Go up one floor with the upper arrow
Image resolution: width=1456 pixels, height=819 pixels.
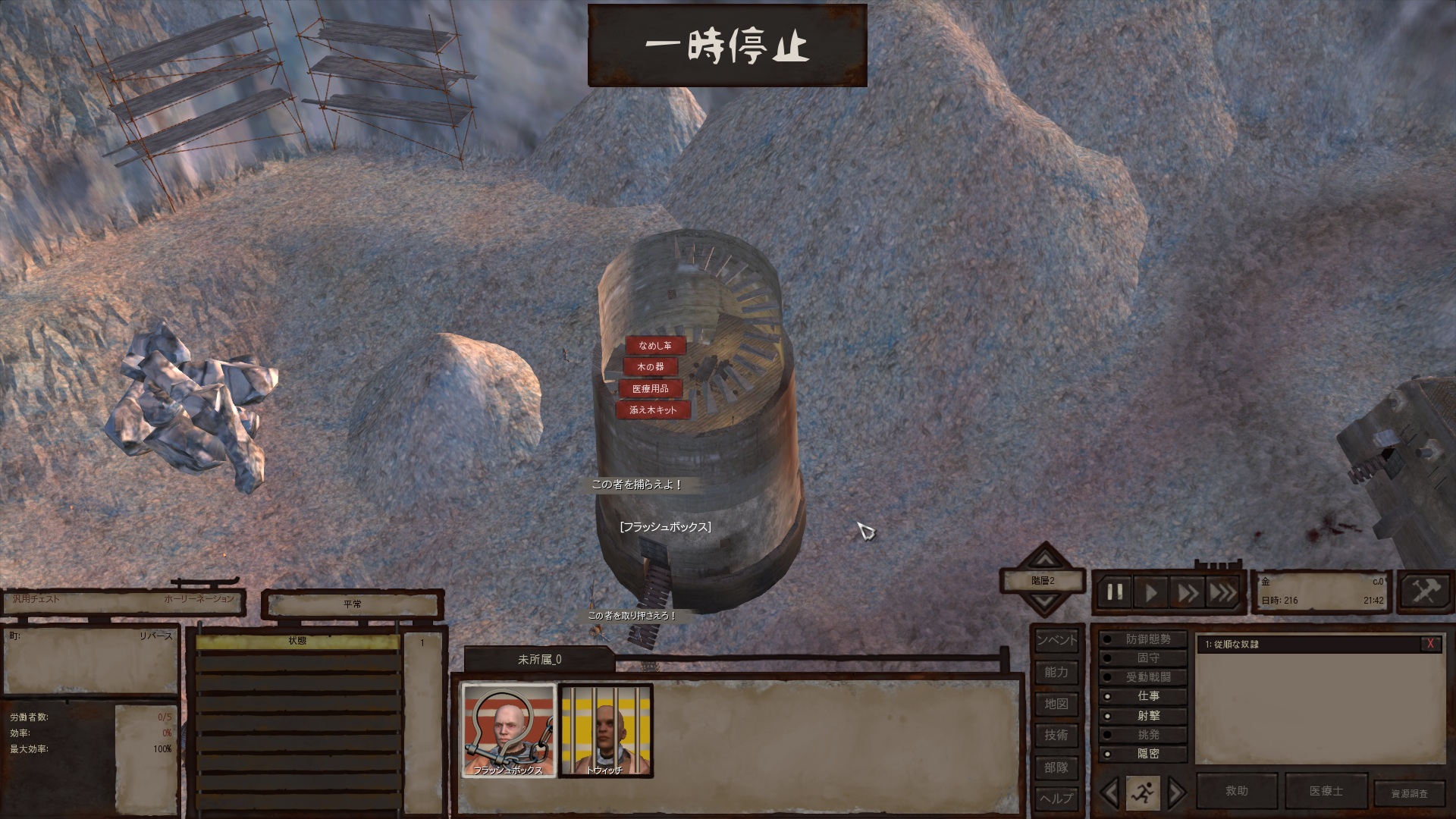1045,560
